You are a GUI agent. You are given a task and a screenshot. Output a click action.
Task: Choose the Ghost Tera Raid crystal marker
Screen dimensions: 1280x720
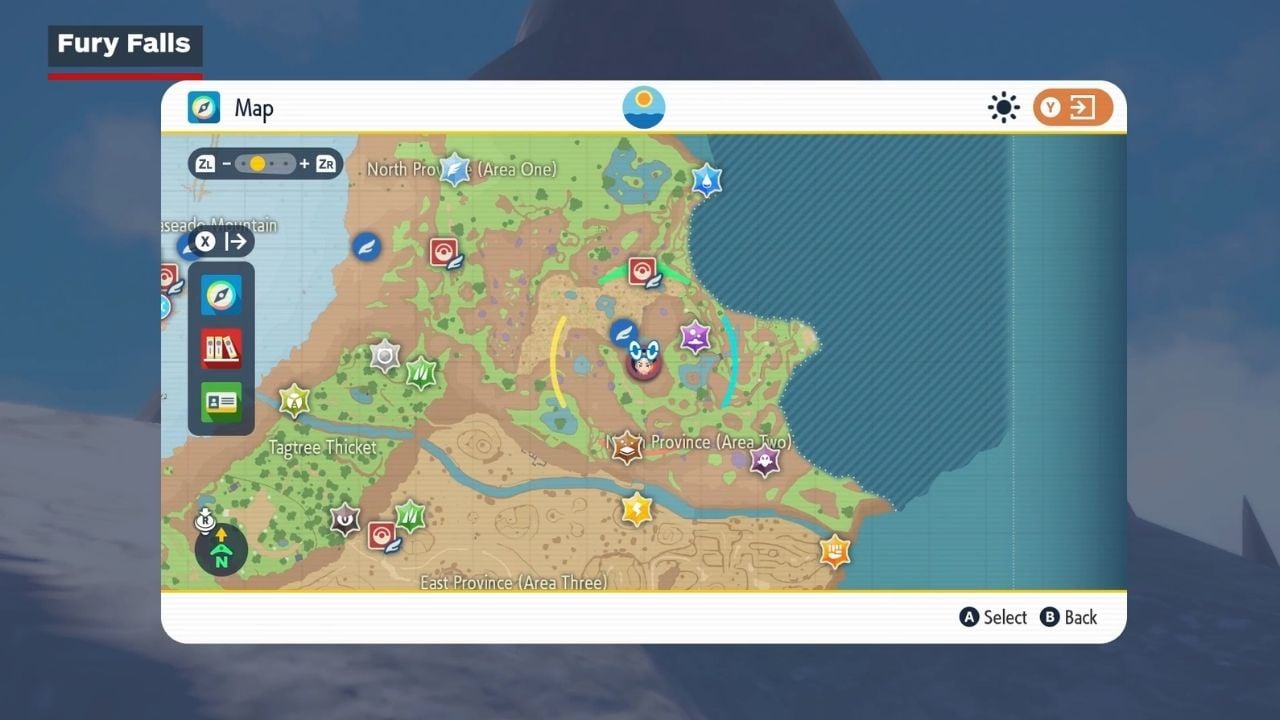coord(765,461)
